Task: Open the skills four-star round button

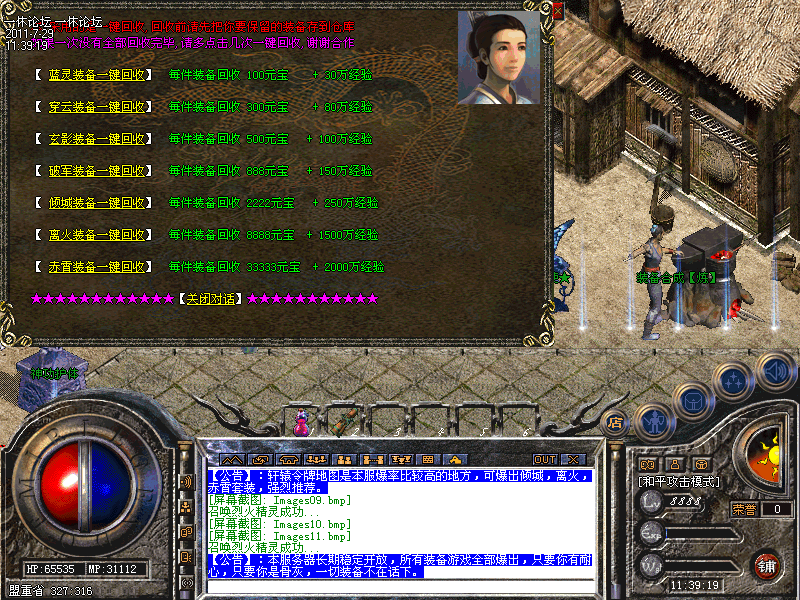Action: tap(733, 381)
